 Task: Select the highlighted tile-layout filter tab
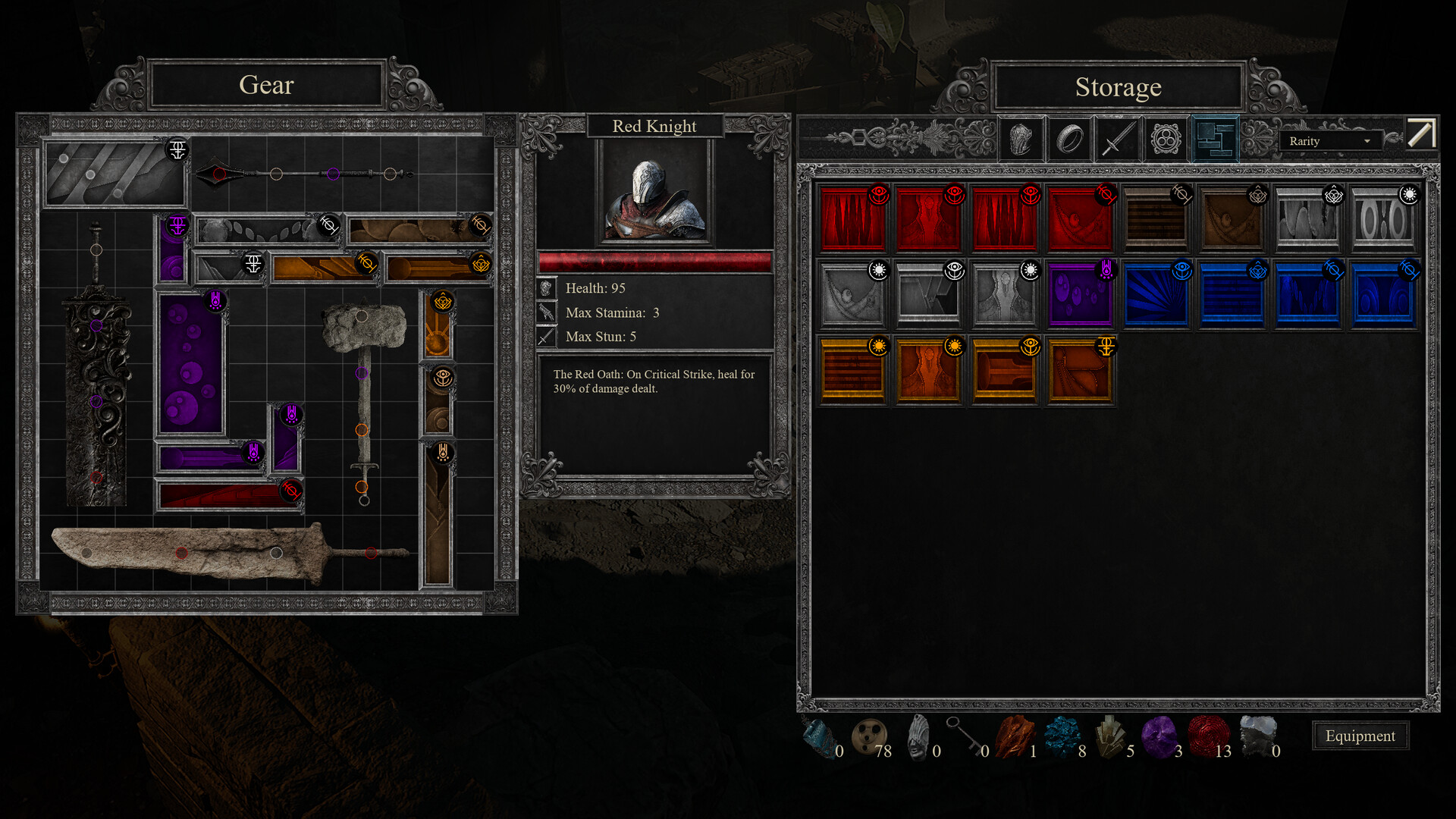pos(1215,140)
